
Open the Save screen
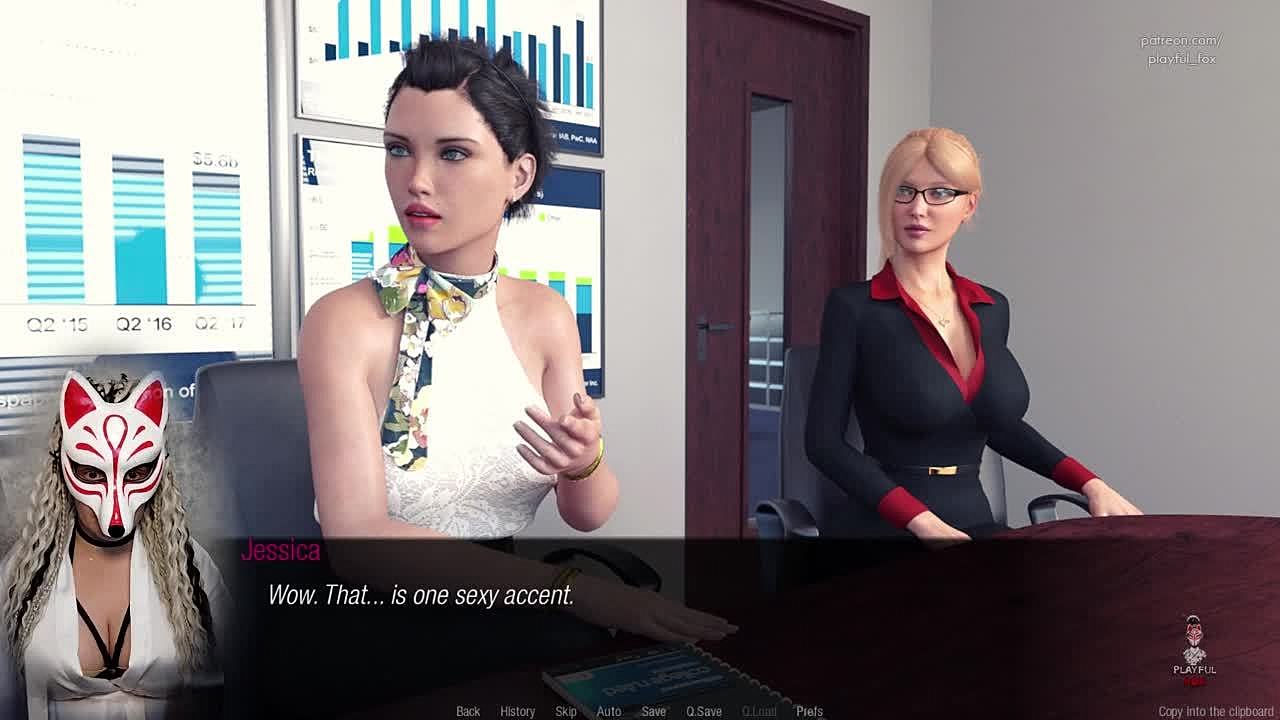click(654, 711)
